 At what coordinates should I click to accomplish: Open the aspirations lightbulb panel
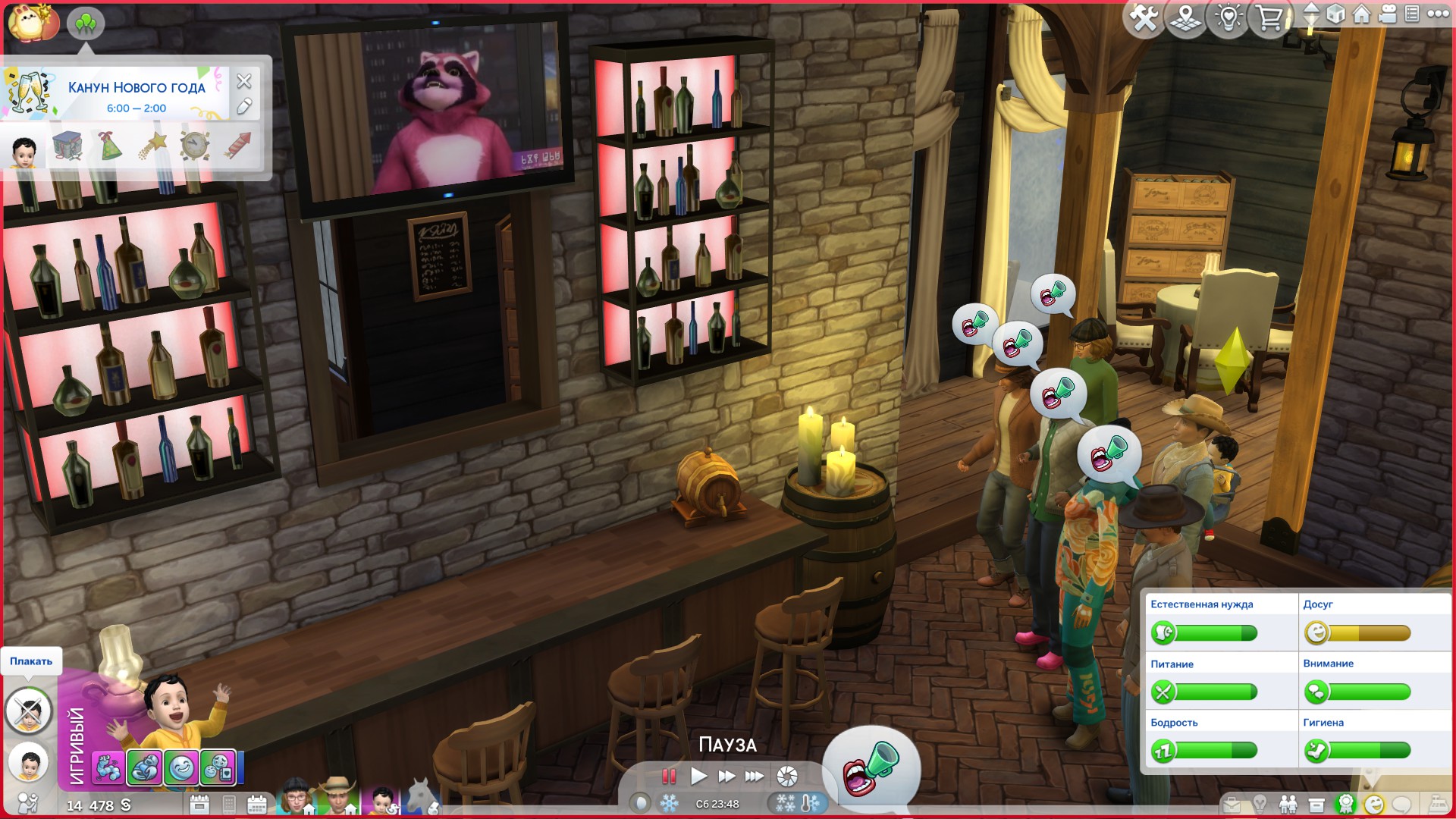pyautogui.click(x=1260, y=805)
